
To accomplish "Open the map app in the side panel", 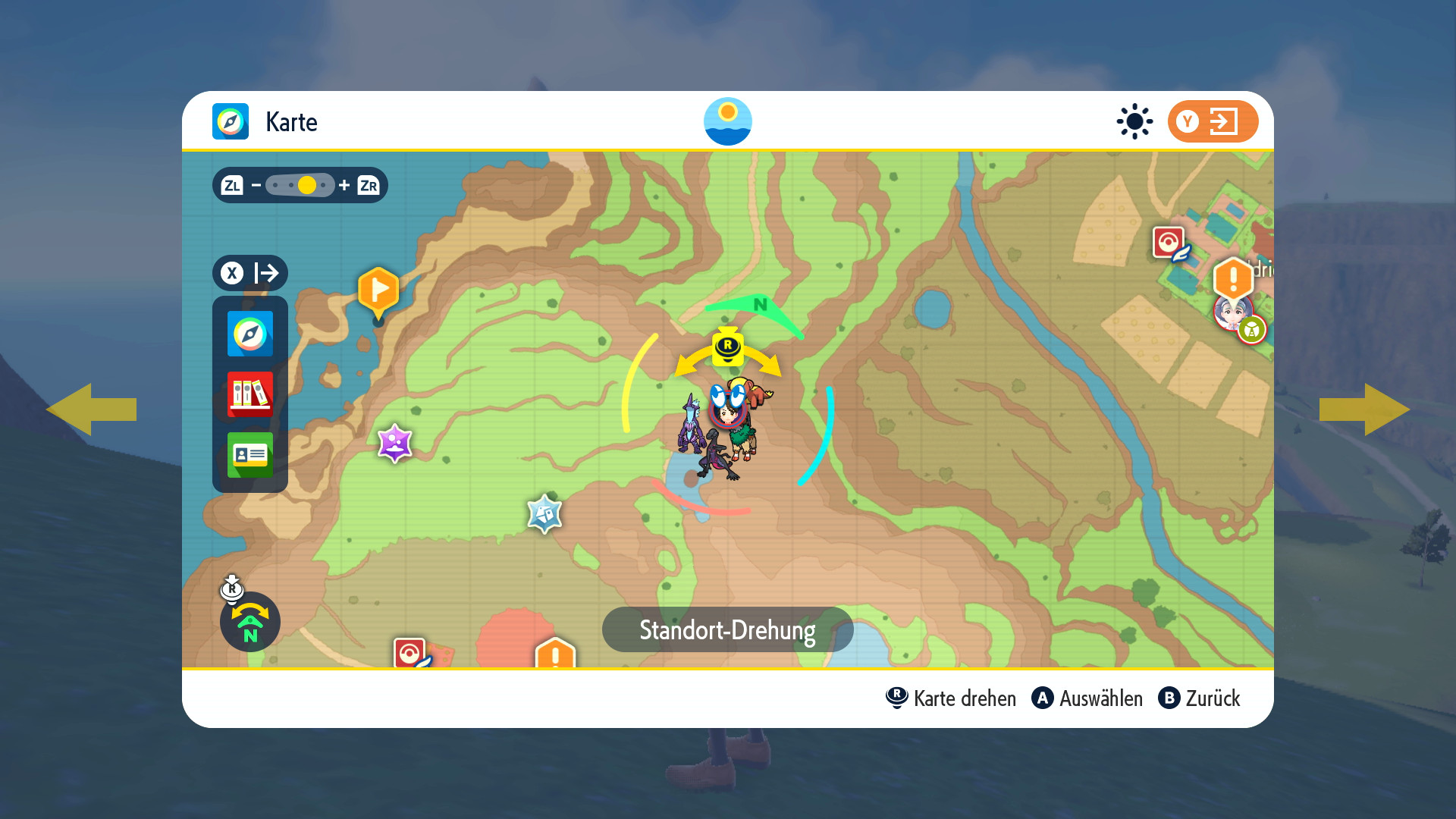I will coord(249,334).
